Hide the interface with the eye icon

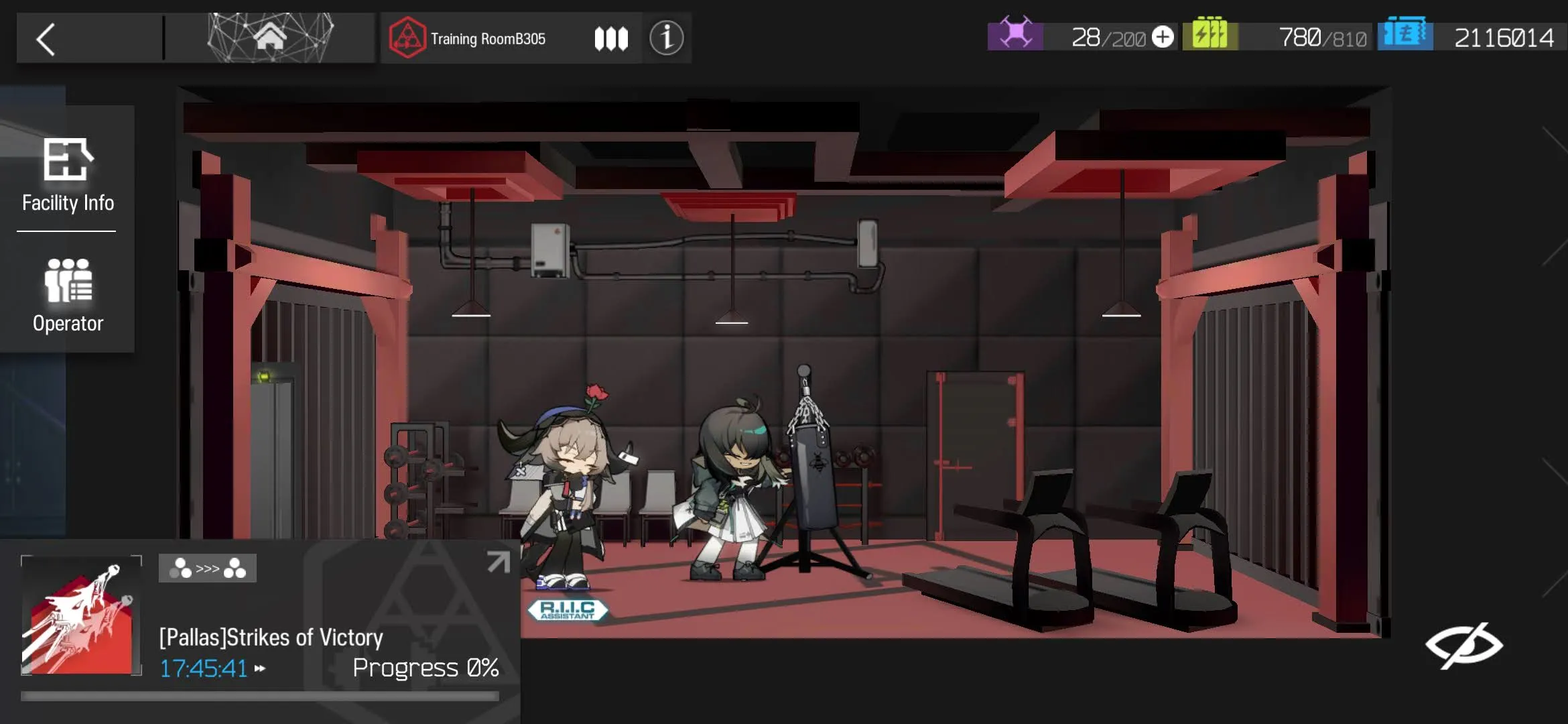pyautogui.click(x=1464, y=646)
